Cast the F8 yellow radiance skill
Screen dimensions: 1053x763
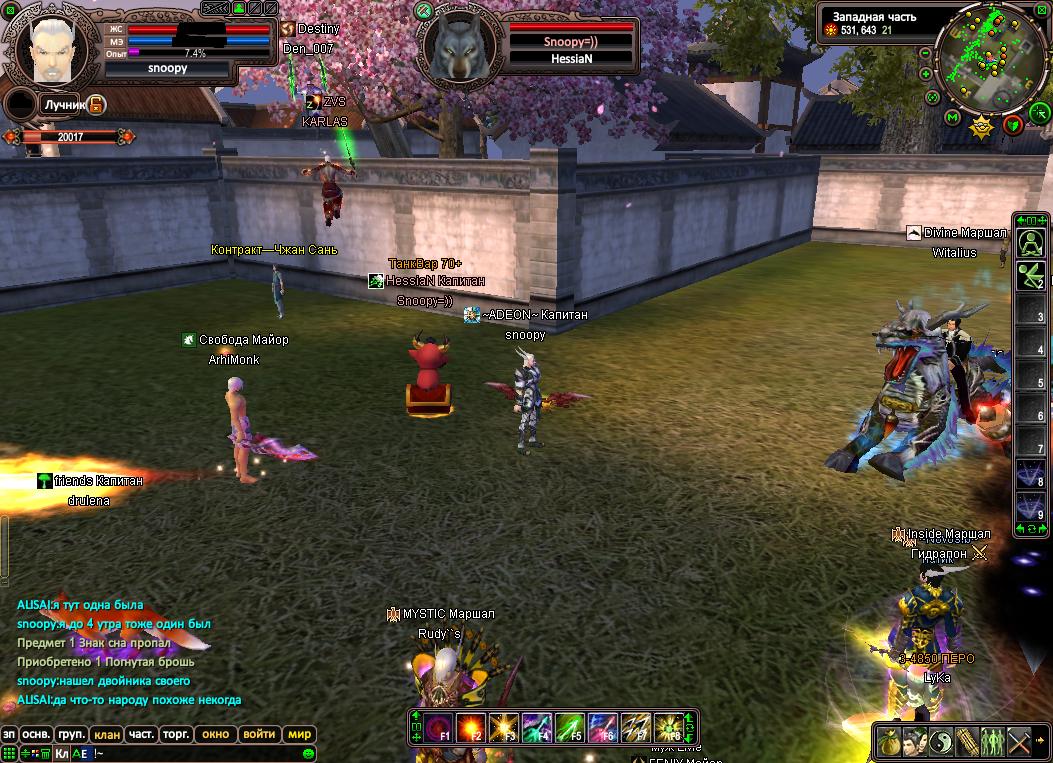(x=667, y=727)
